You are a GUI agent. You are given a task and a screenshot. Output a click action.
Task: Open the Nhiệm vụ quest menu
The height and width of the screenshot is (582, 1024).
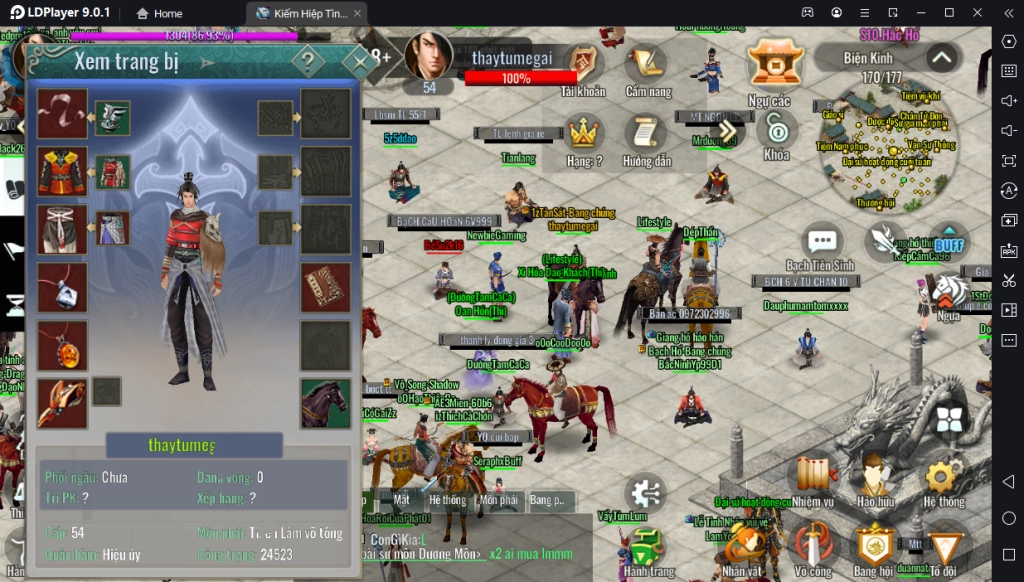815,479
